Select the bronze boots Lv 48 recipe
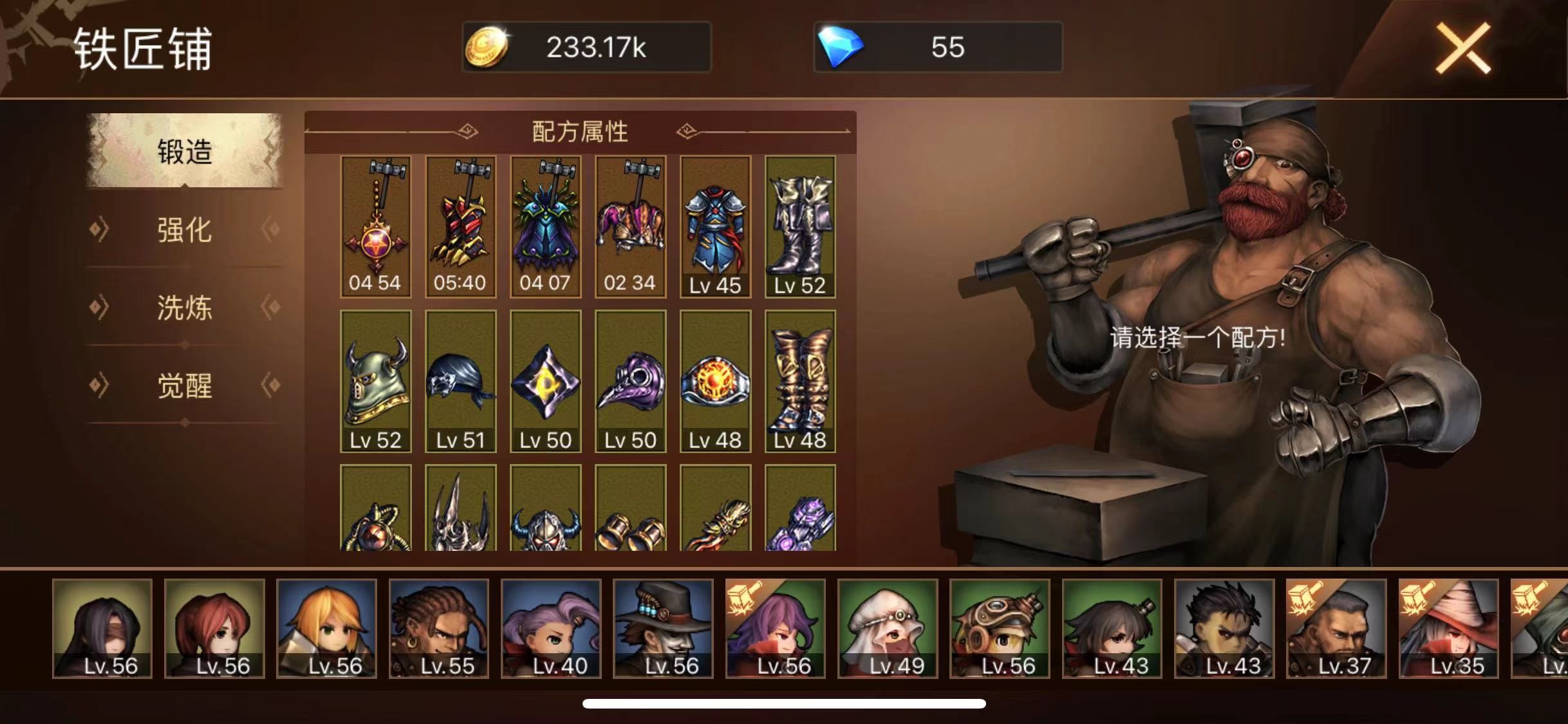The height and width of the screenshot is (724, 1568). (800, 381)
